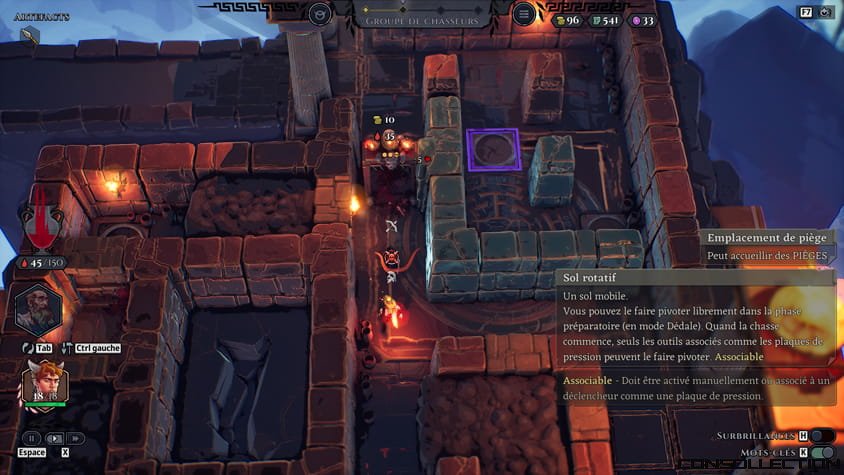This screenshot has width=844, height=475.
Task: Click the purple-highlighted trap slot tile
Action: pos(492,150)
